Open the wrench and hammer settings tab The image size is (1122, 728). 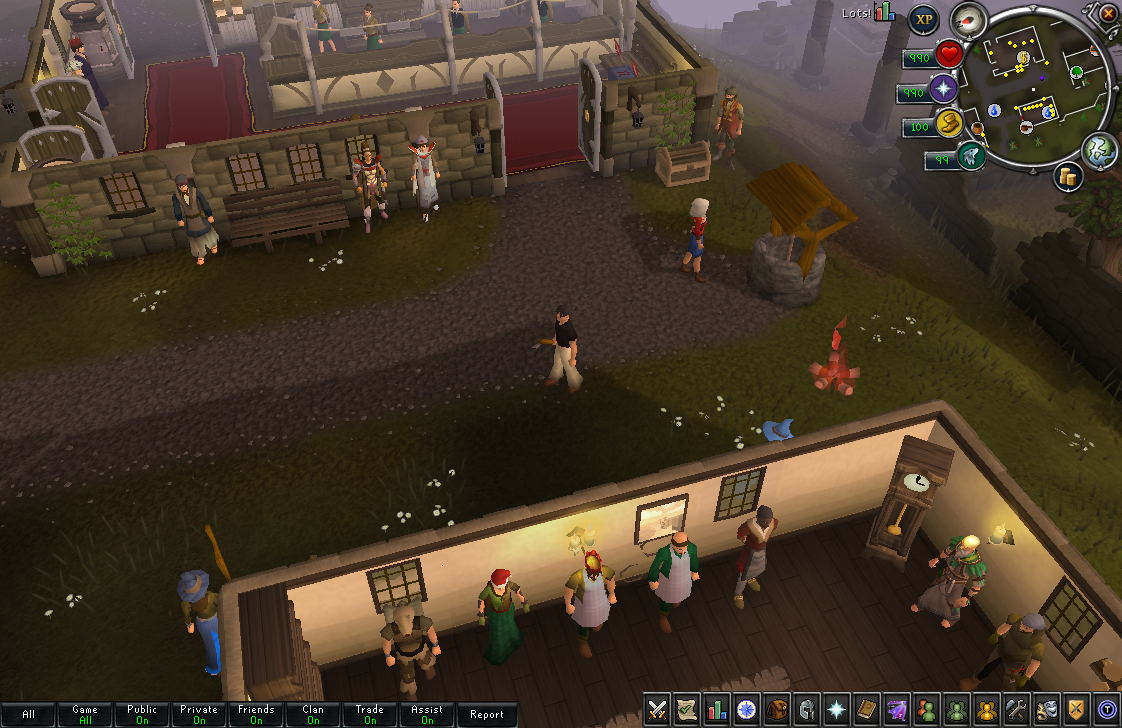1017,710
